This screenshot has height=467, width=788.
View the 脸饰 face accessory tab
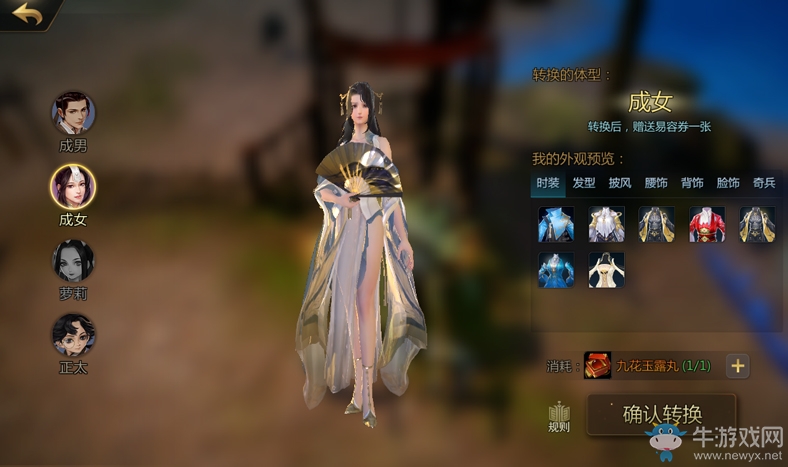[x=728, y=183]
